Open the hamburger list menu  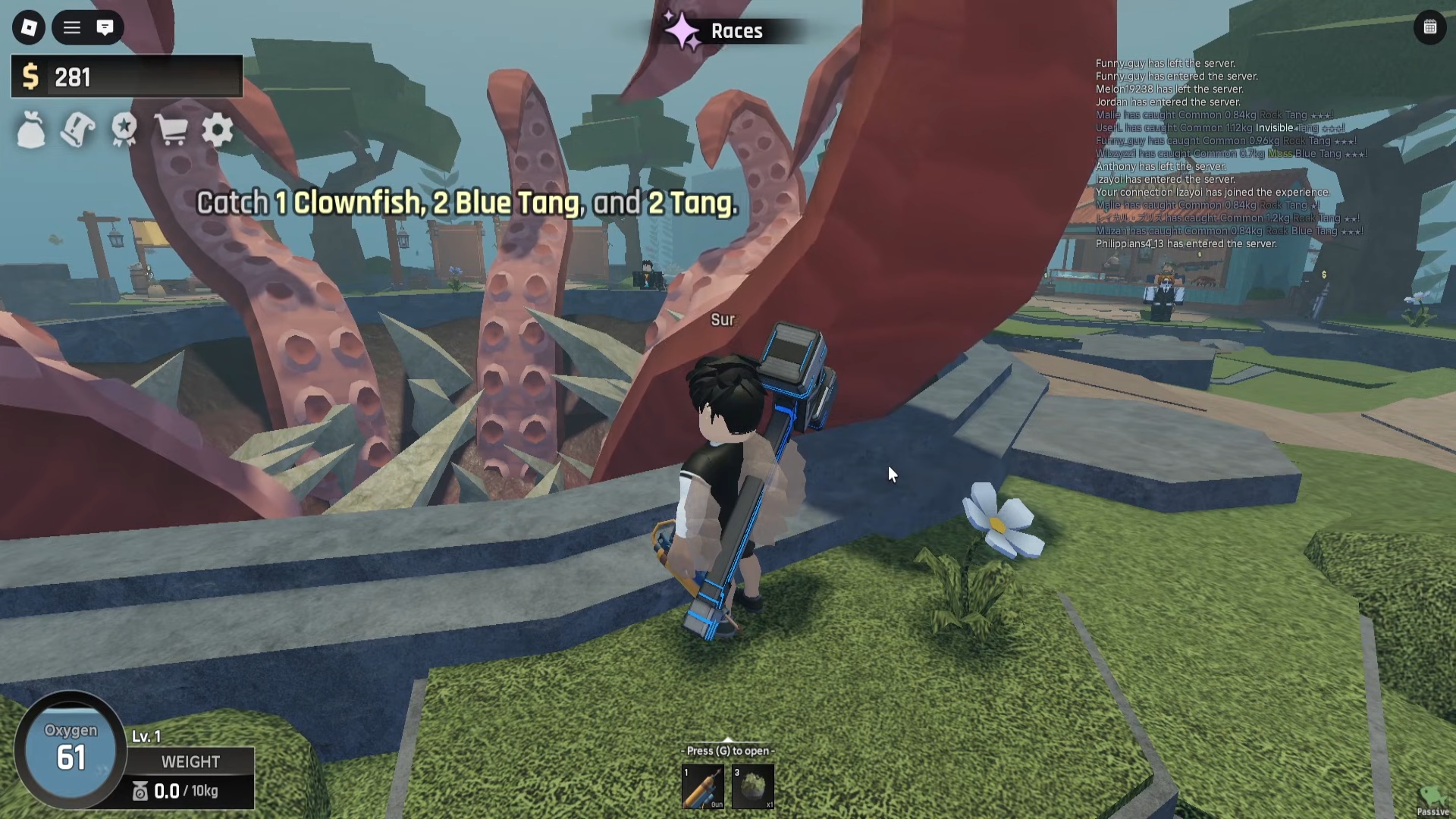(x=72, y=28)
